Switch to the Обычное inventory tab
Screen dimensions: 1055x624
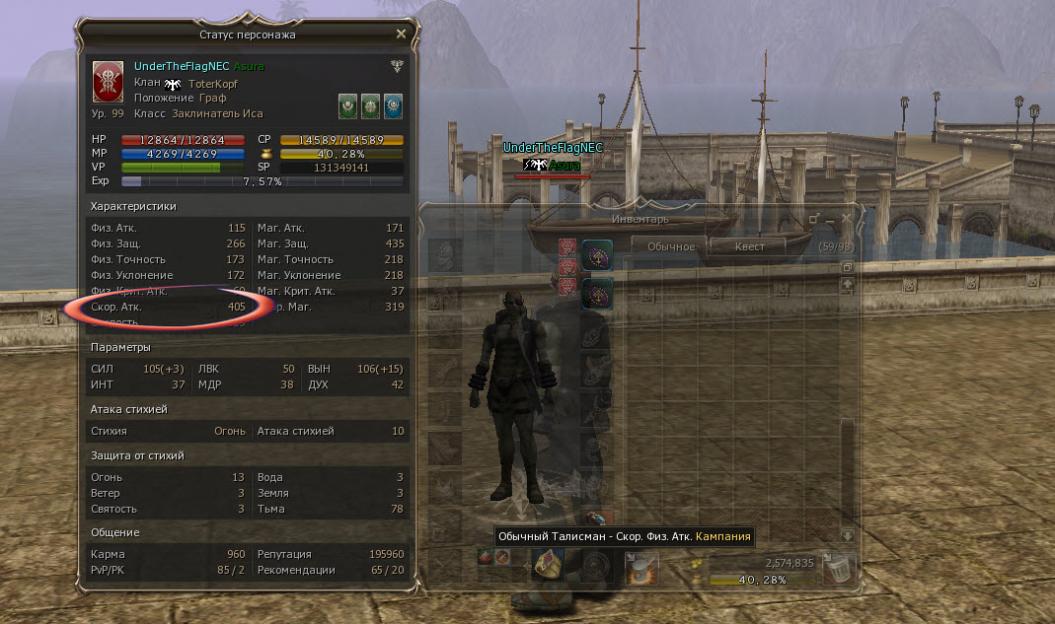pyautogui.click(x=670, y=246)
